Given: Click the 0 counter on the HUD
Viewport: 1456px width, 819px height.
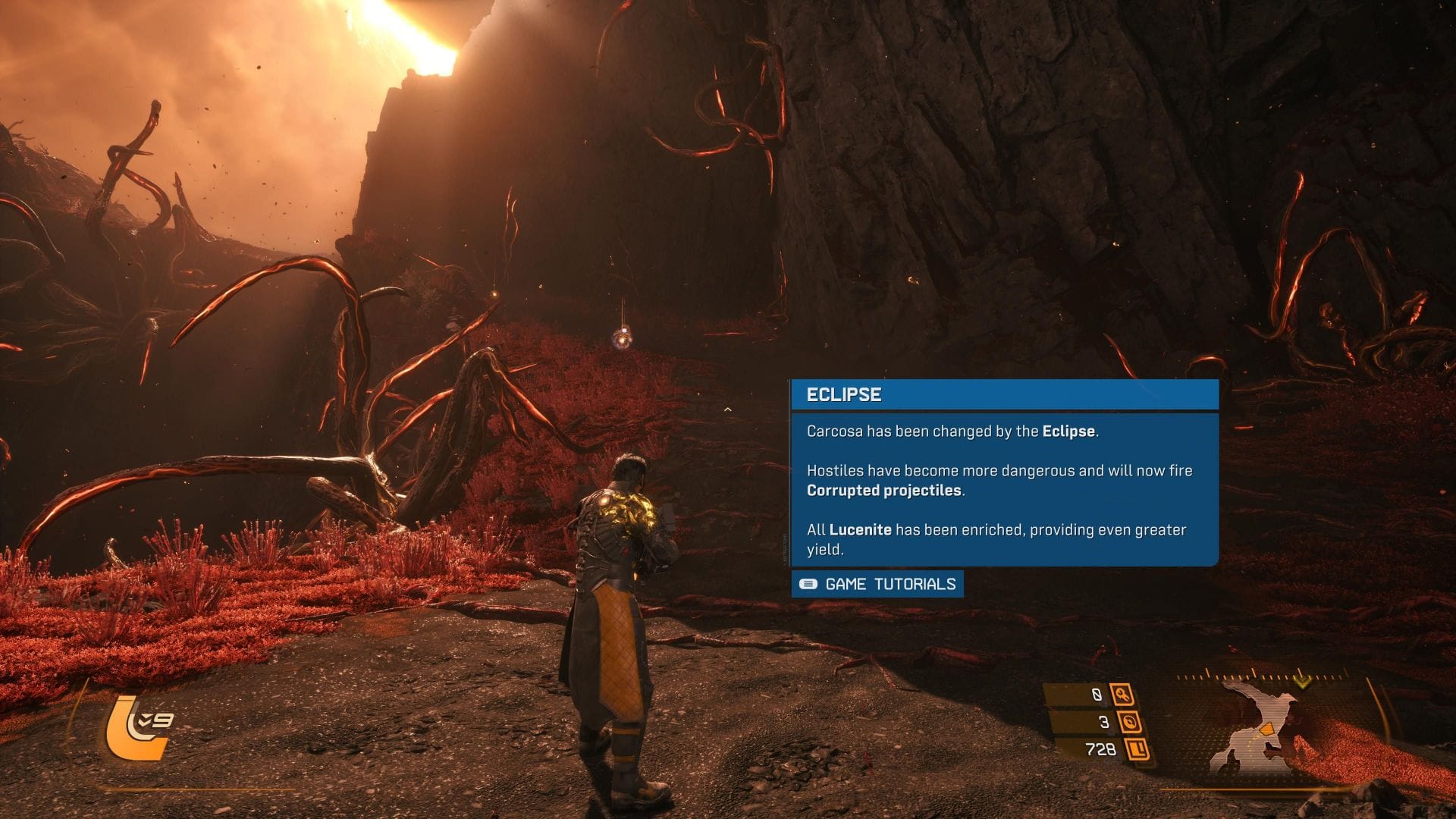Looking at the screenshot, I should tap(1097, 695).
